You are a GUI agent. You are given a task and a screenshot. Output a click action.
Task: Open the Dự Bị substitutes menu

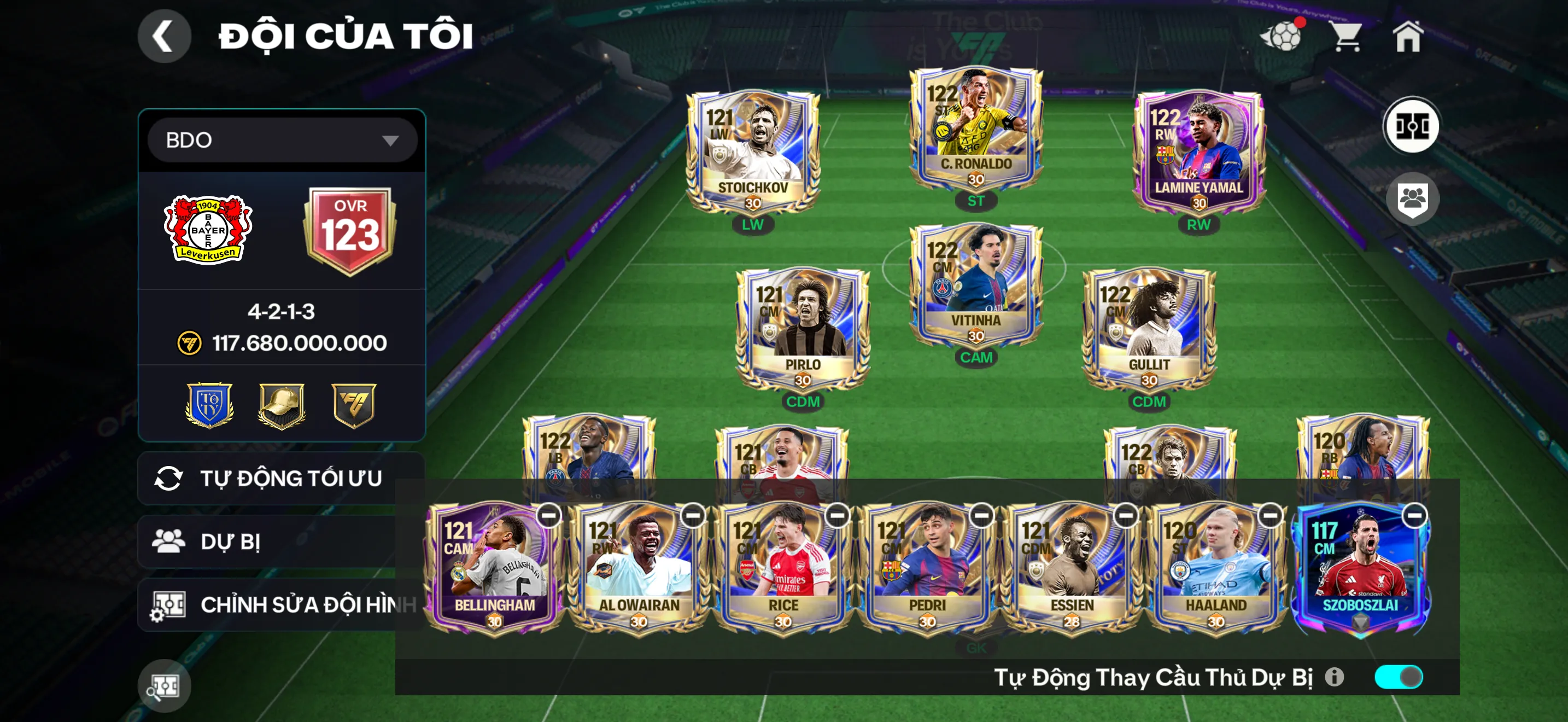point(268,542)
